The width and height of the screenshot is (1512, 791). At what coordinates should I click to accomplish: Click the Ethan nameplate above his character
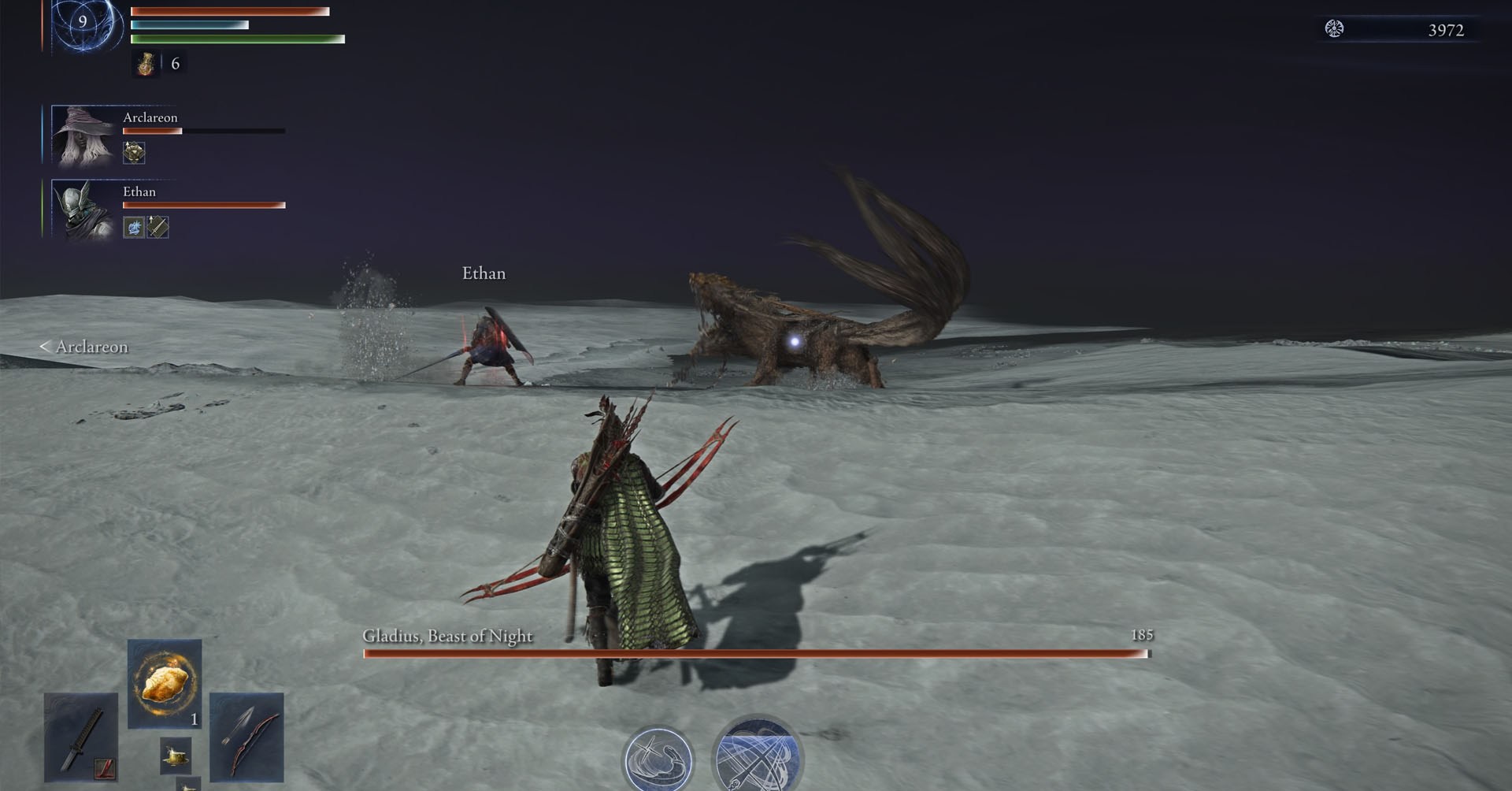pyautogui.click(x=484, y=273)
